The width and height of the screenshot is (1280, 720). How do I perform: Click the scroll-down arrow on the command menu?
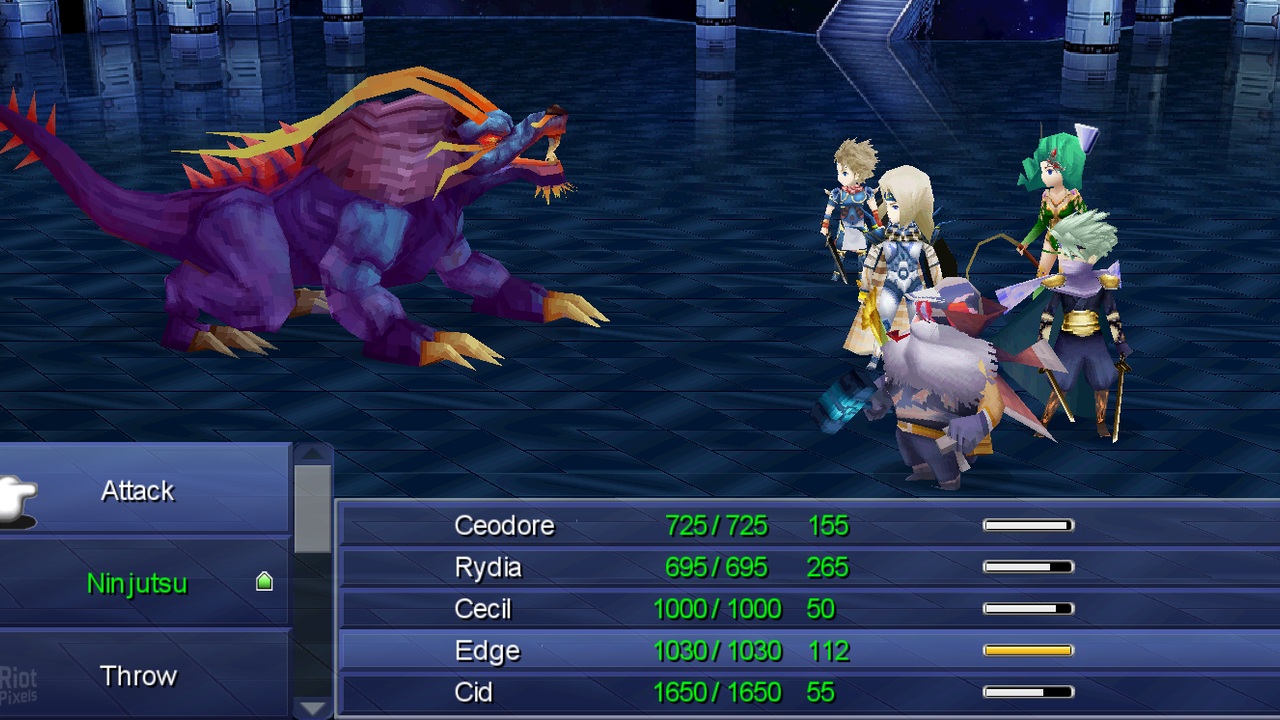pos(313,710)
